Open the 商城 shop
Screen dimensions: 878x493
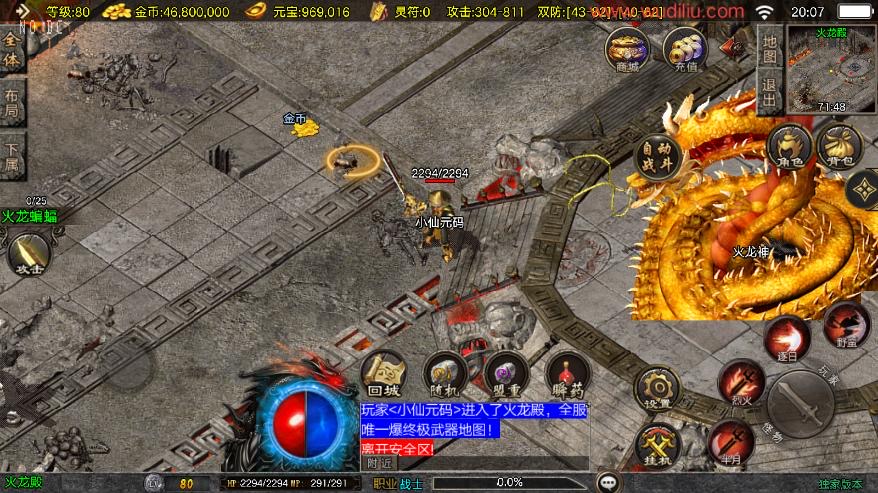pos(627,48)
